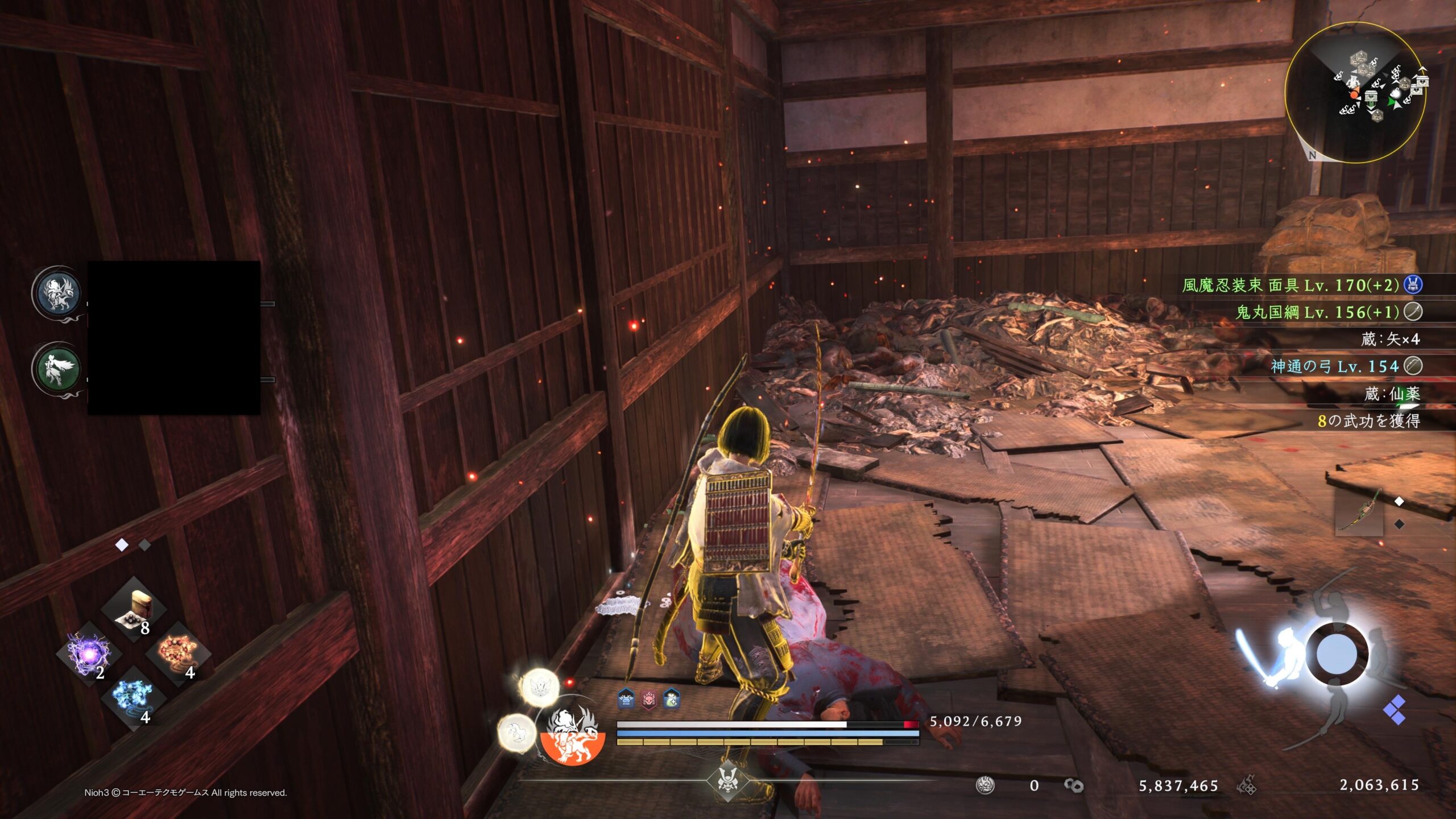This screenshot has height=819, width=1456.
Task: Click the red skull status effect icon
Action: coord(649,700)
